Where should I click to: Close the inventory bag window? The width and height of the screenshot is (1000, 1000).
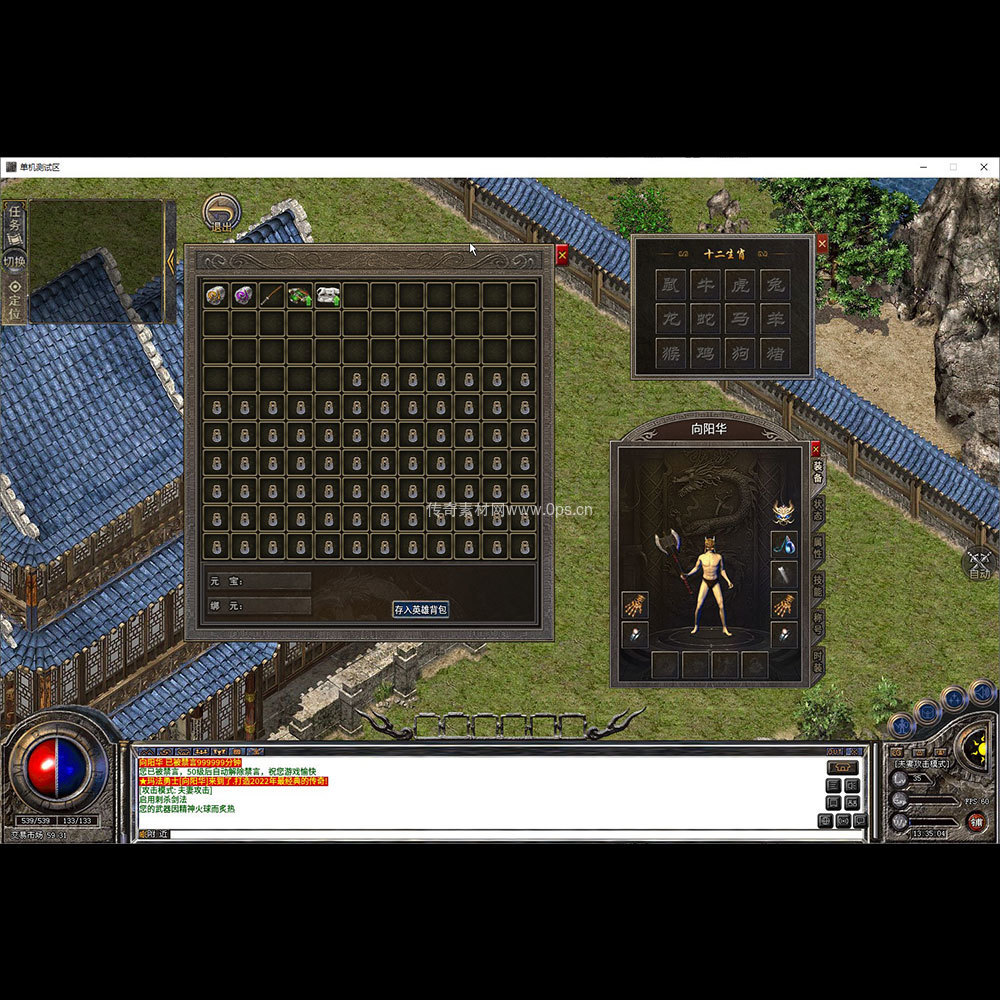[562, 255]
